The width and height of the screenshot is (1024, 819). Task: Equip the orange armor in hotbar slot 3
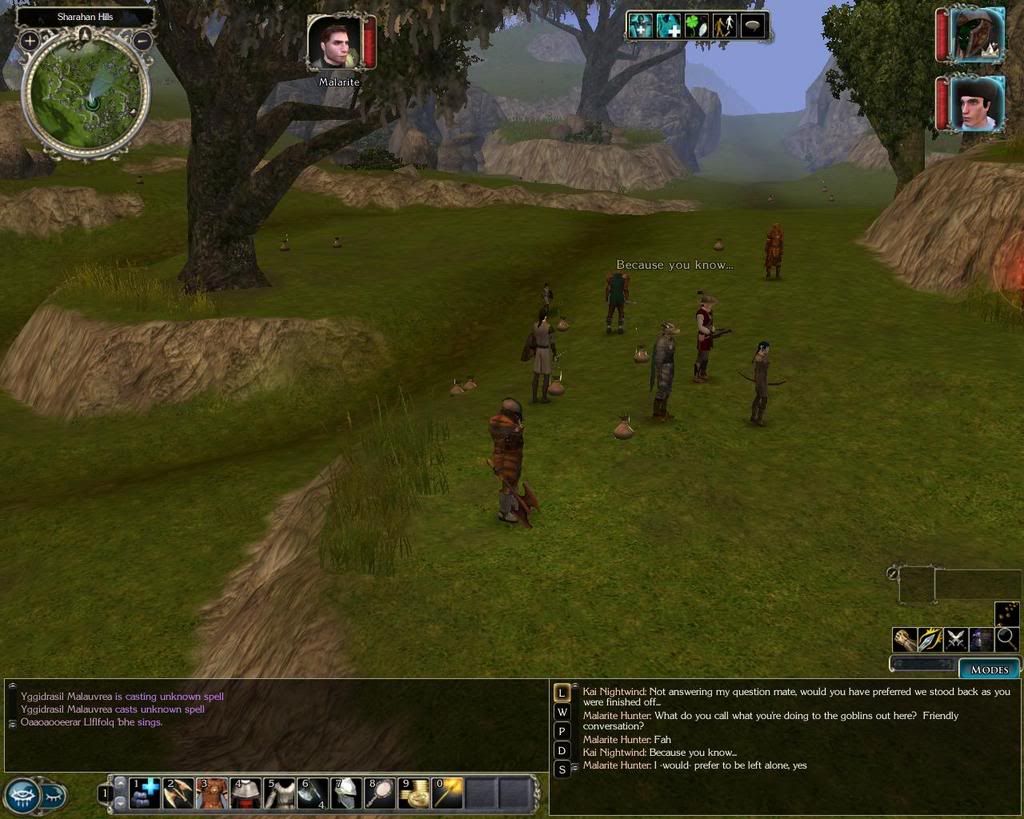point(213,793)
